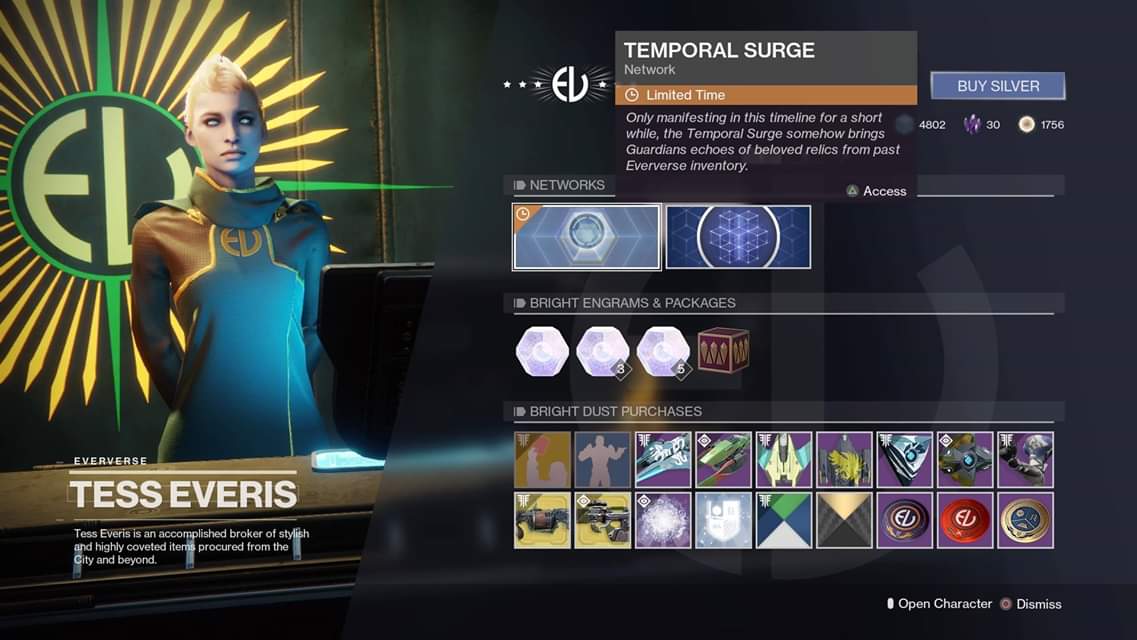
Task: Open the Temporal Surge network tile
Action: (587, 237)
